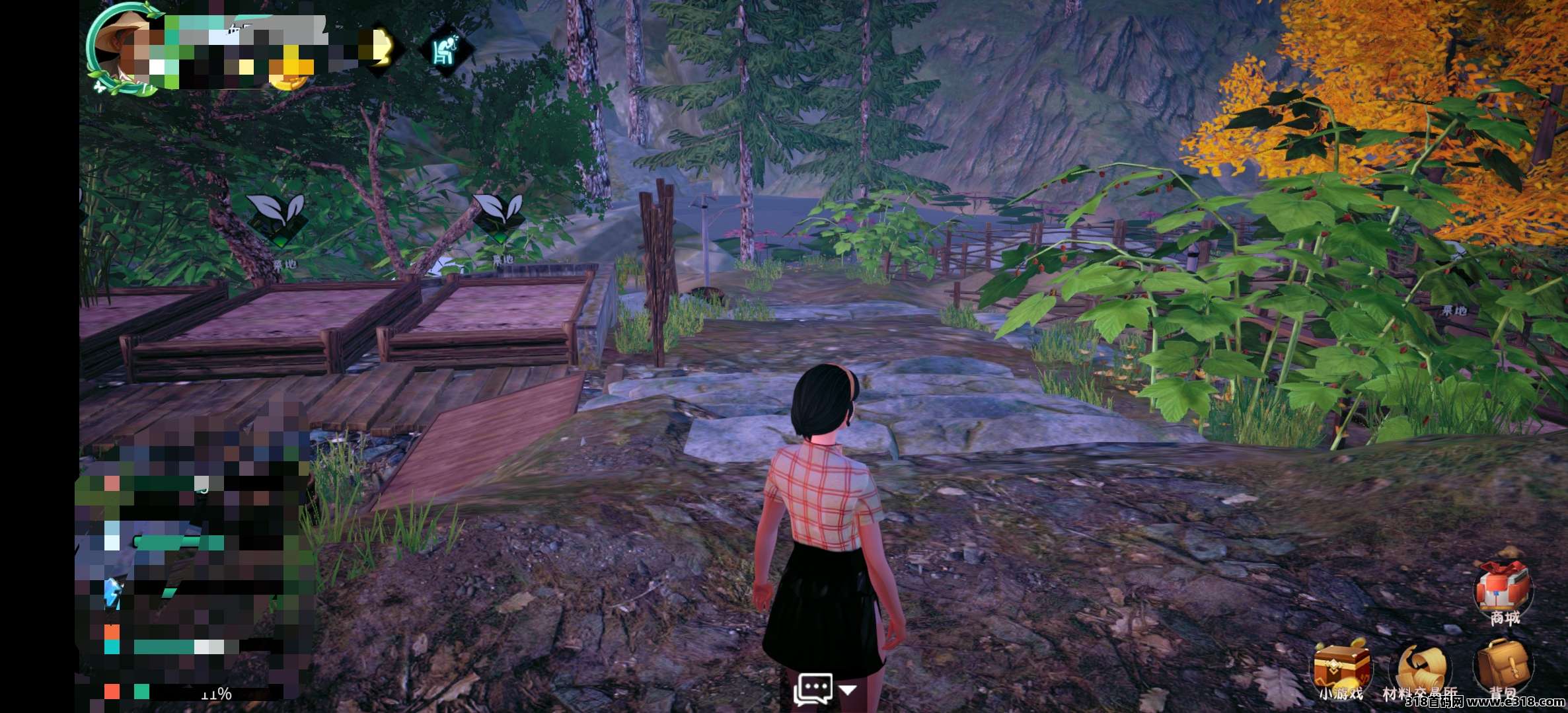The height and width of the screenshot is (713, 1568).
Task: Expand the chat dropdown arrow
Action: (848, 691)
